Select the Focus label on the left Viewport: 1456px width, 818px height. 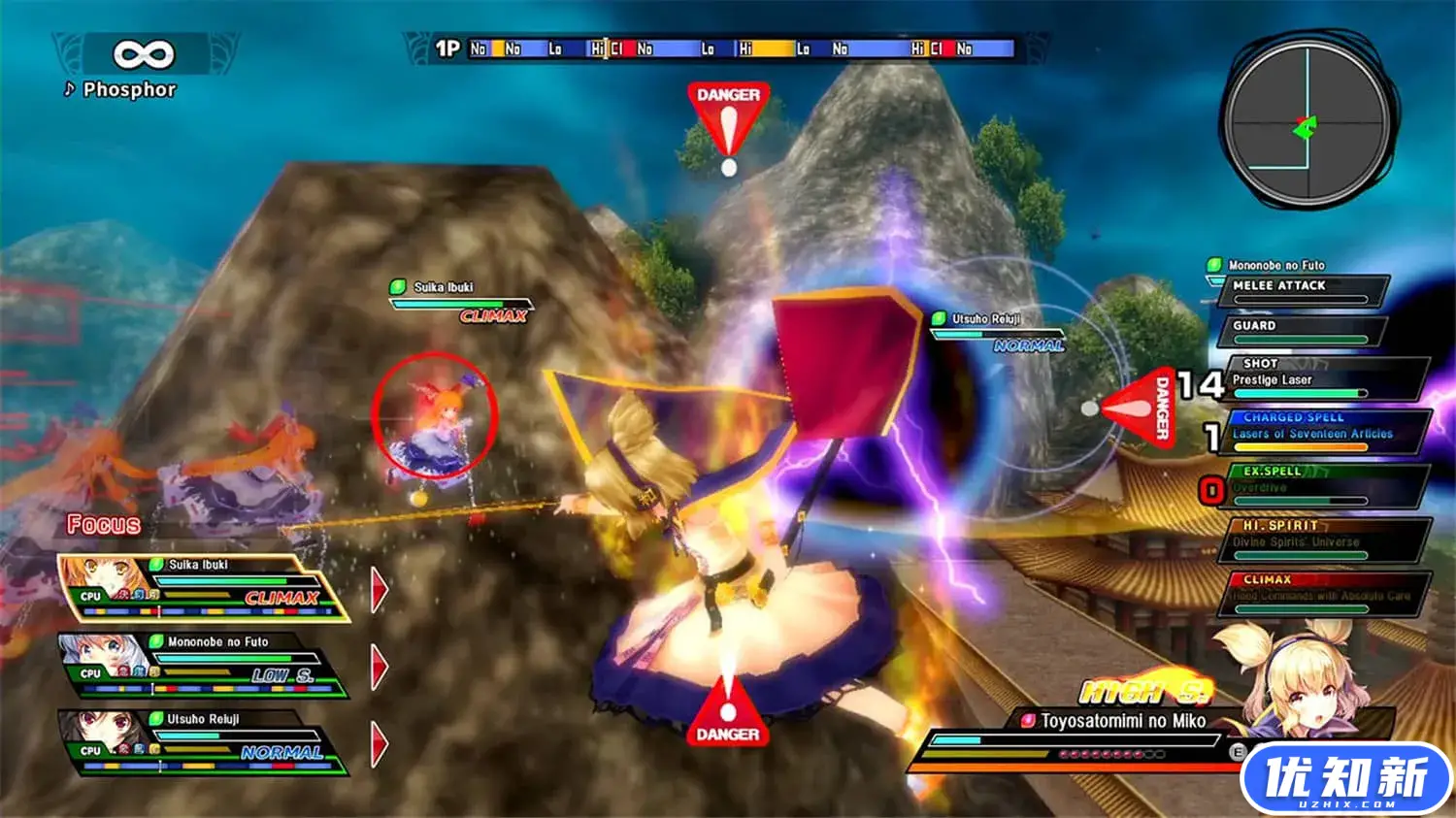click(x=103, y=525)
